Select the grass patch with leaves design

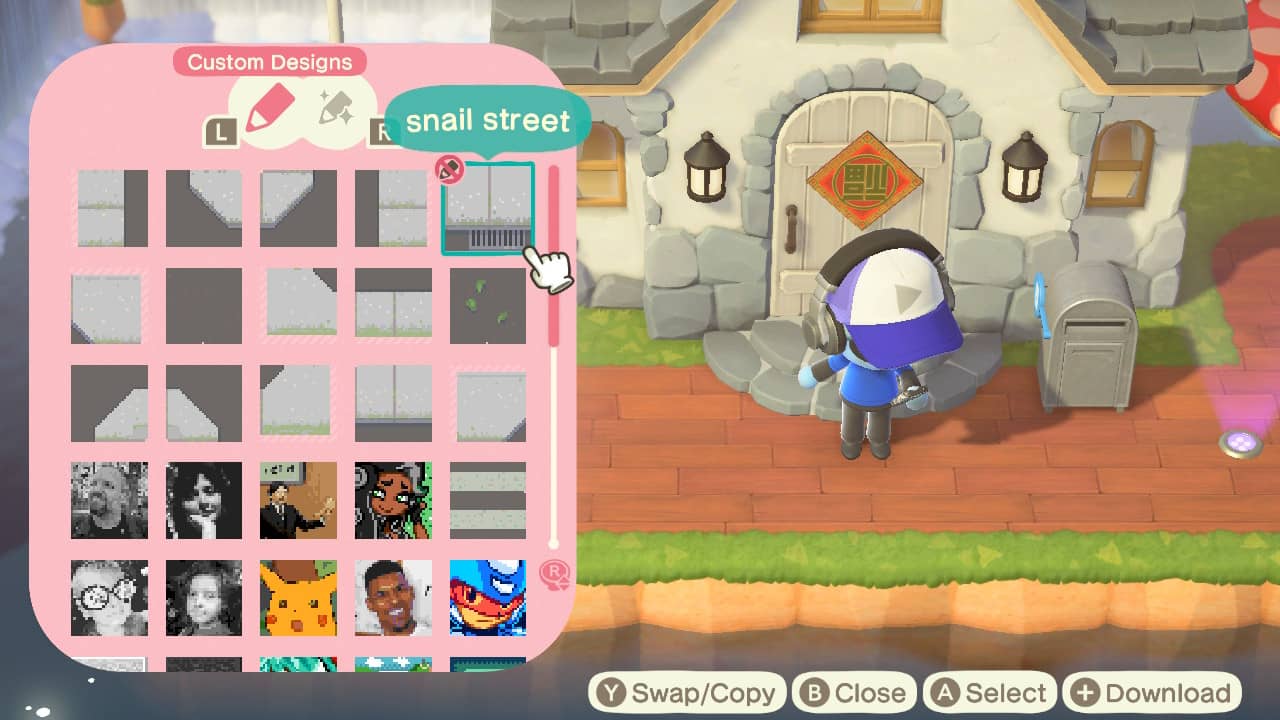[x=487, y=305]
